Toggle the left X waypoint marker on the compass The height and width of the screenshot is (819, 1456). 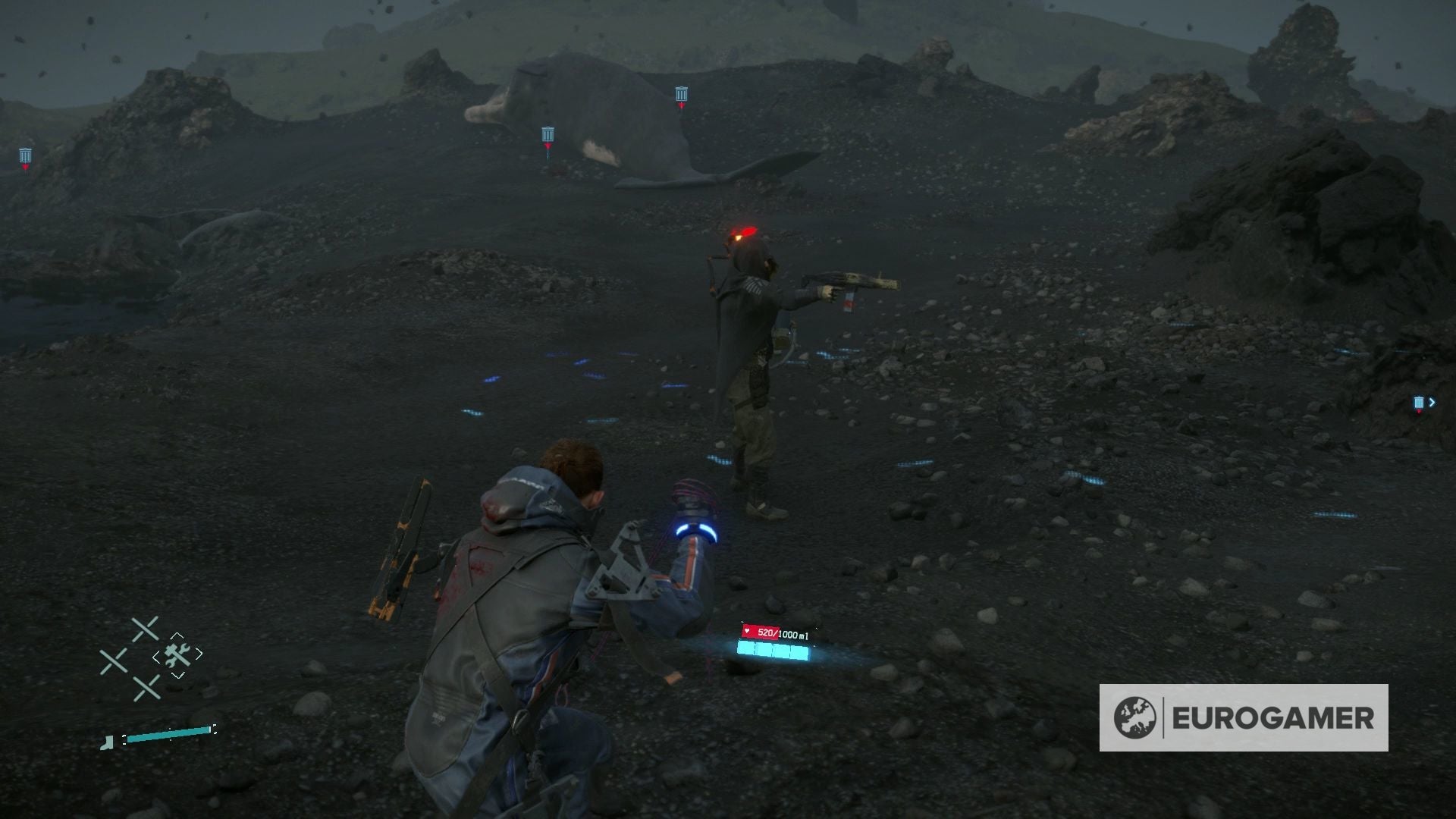[x=114, y=659]
